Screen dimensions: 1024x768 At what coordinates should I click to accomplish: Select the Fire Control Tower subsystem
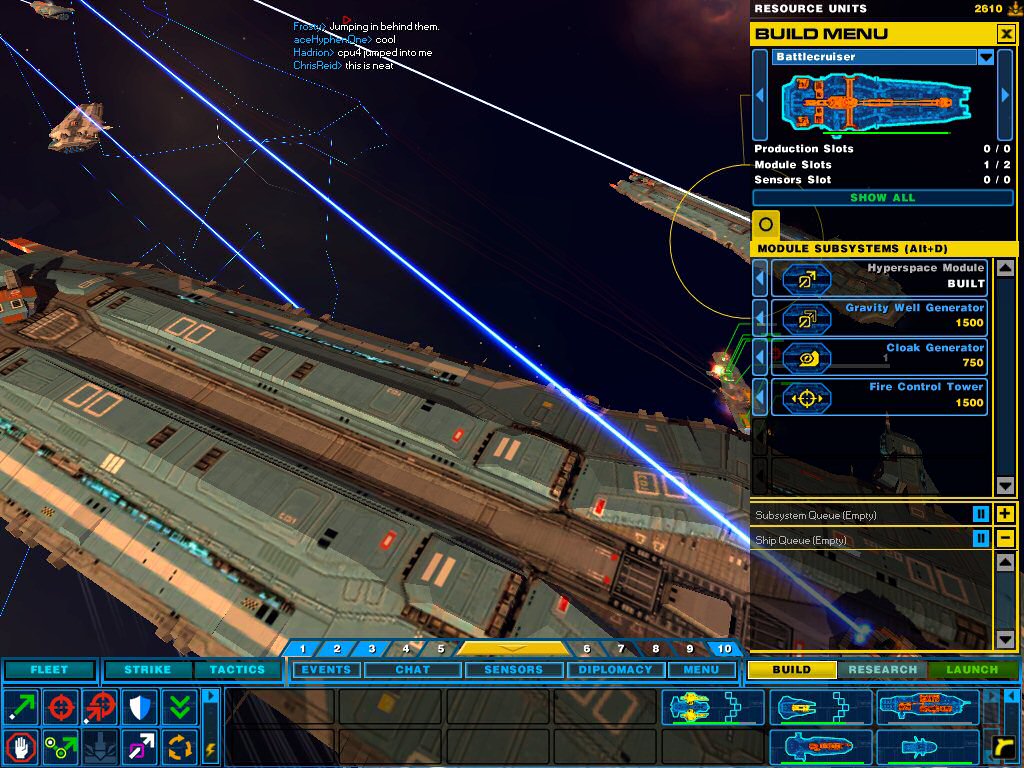click(879, 396)
